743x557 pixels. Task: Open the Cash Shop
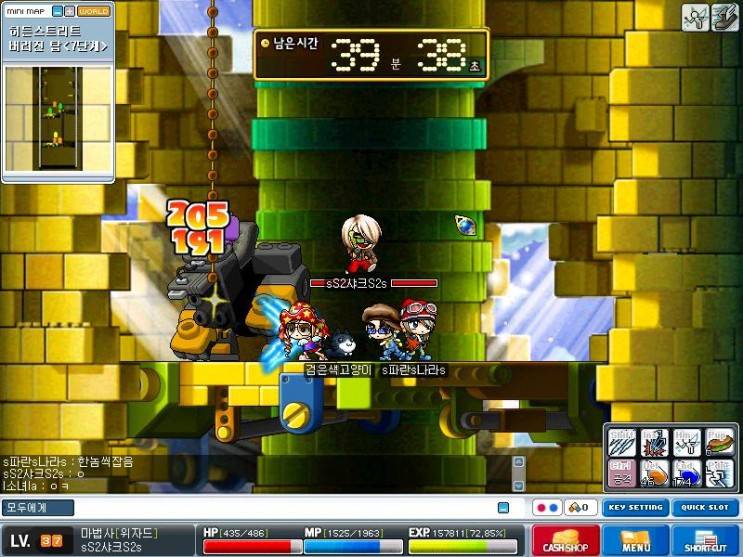[566, 541]
